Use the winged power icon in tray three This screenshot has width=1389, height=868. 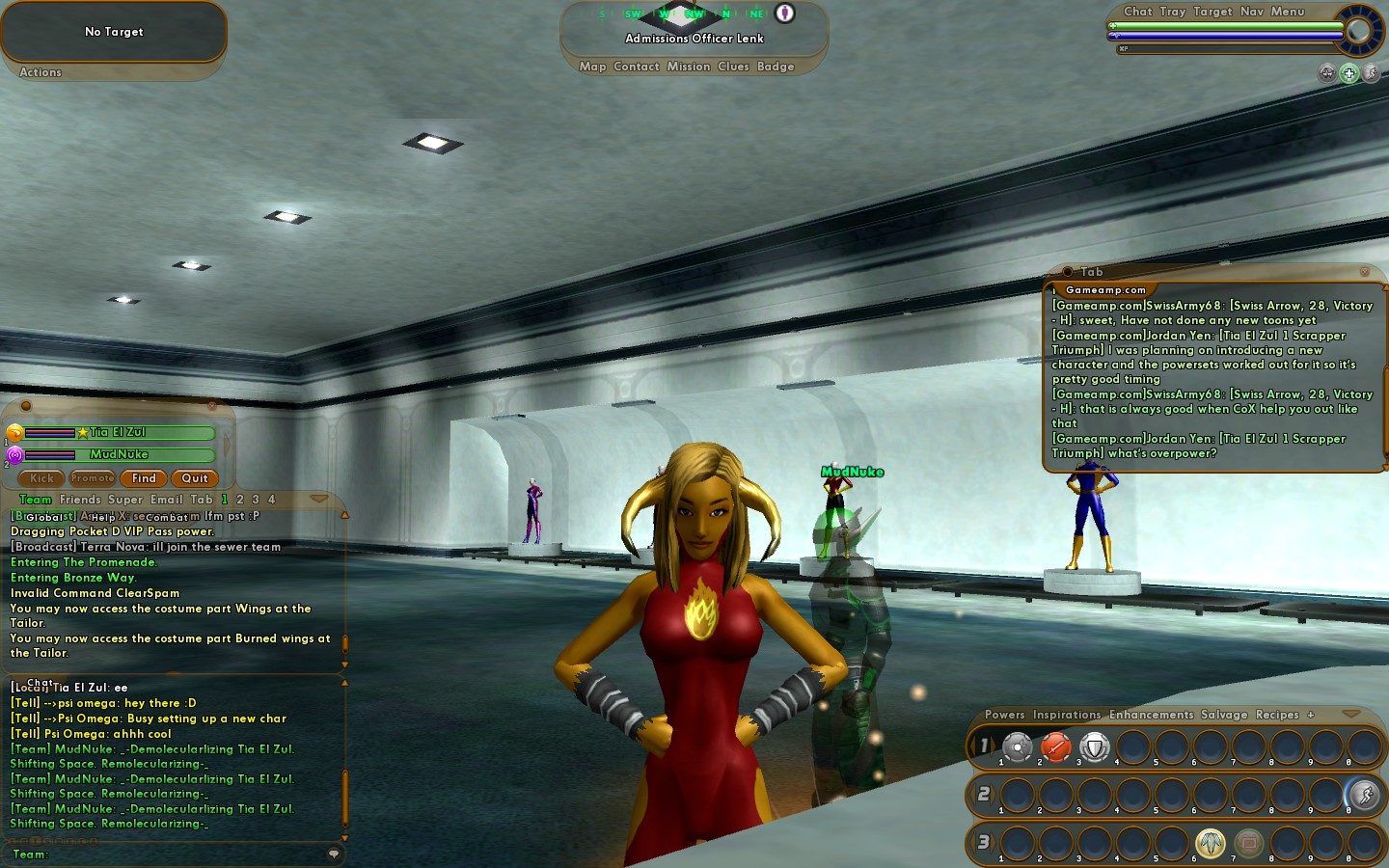tap(1210, 843)
